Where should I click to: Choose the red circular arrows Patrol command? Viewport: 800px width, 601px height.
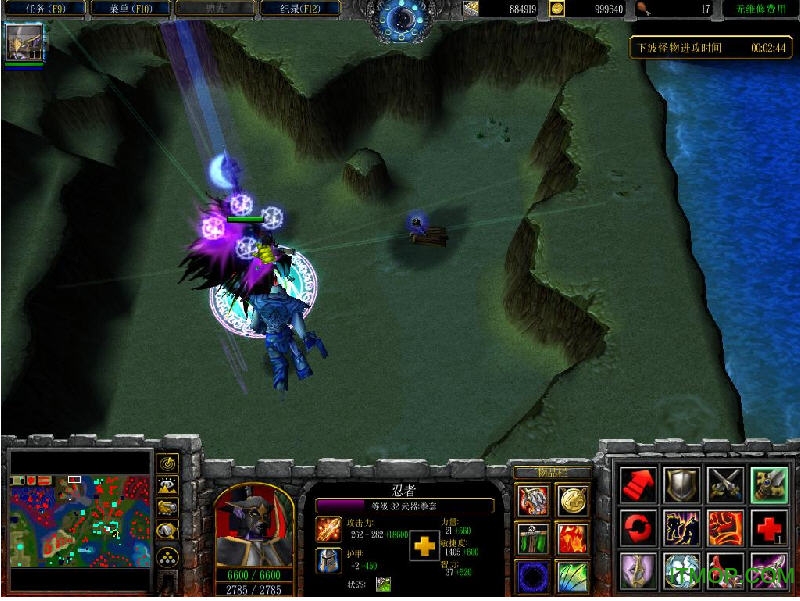point(639,526)
